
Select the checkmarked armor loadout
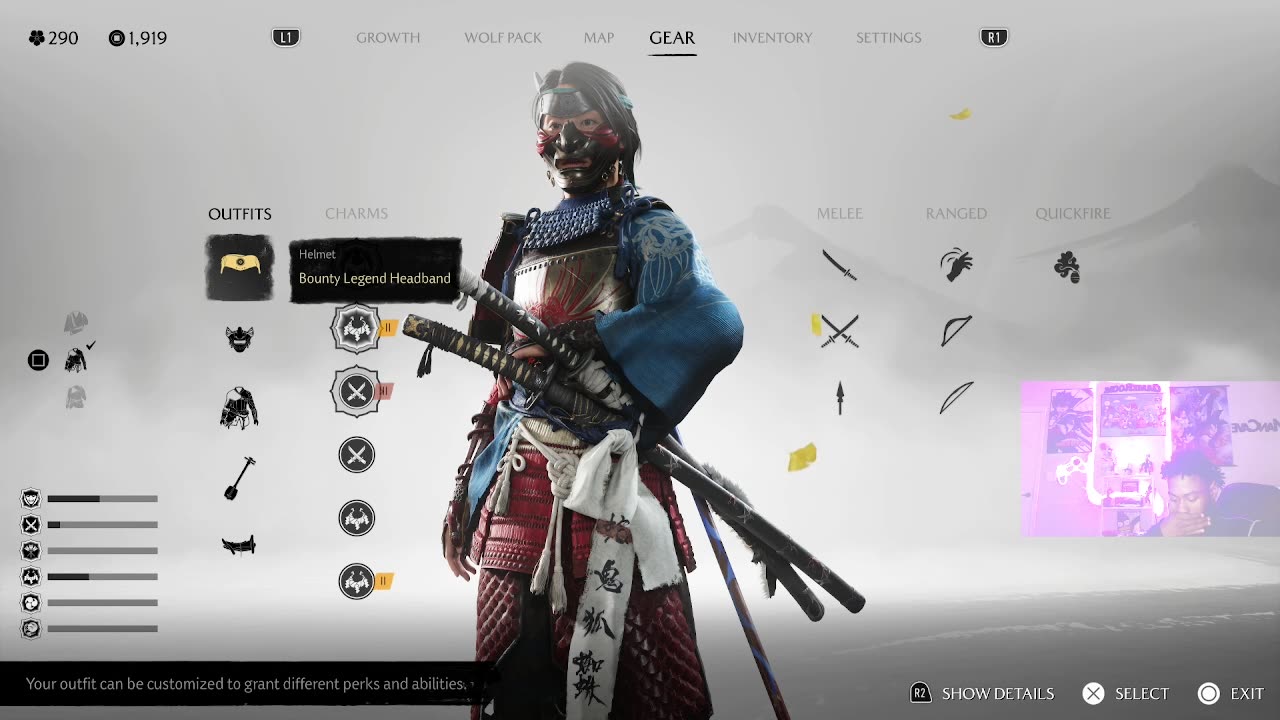(76, 359)
